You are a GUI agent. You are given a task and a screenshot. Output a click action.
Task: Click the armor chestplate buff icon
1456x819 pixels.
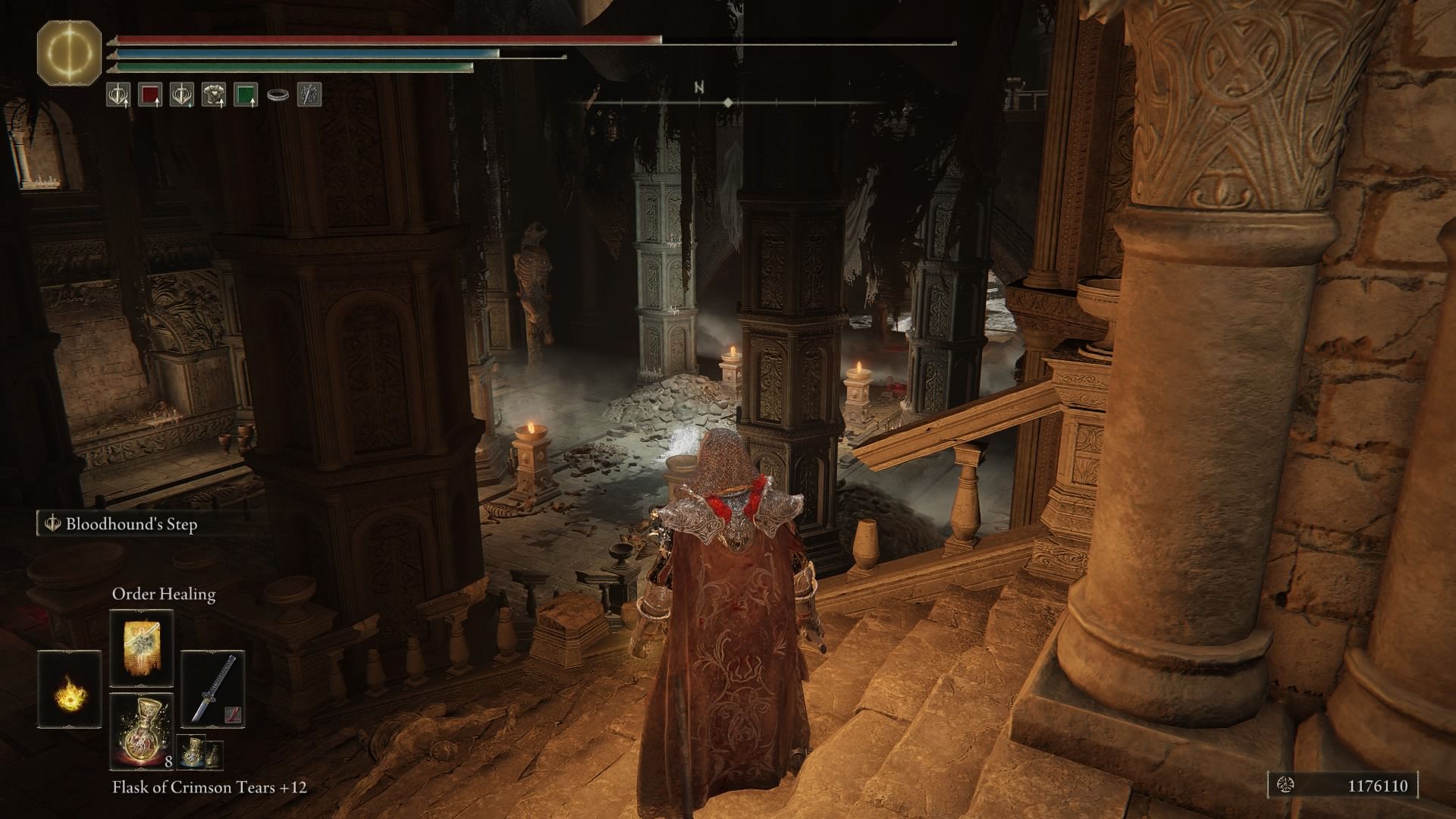pyautogui.click(x=215, y=95)
